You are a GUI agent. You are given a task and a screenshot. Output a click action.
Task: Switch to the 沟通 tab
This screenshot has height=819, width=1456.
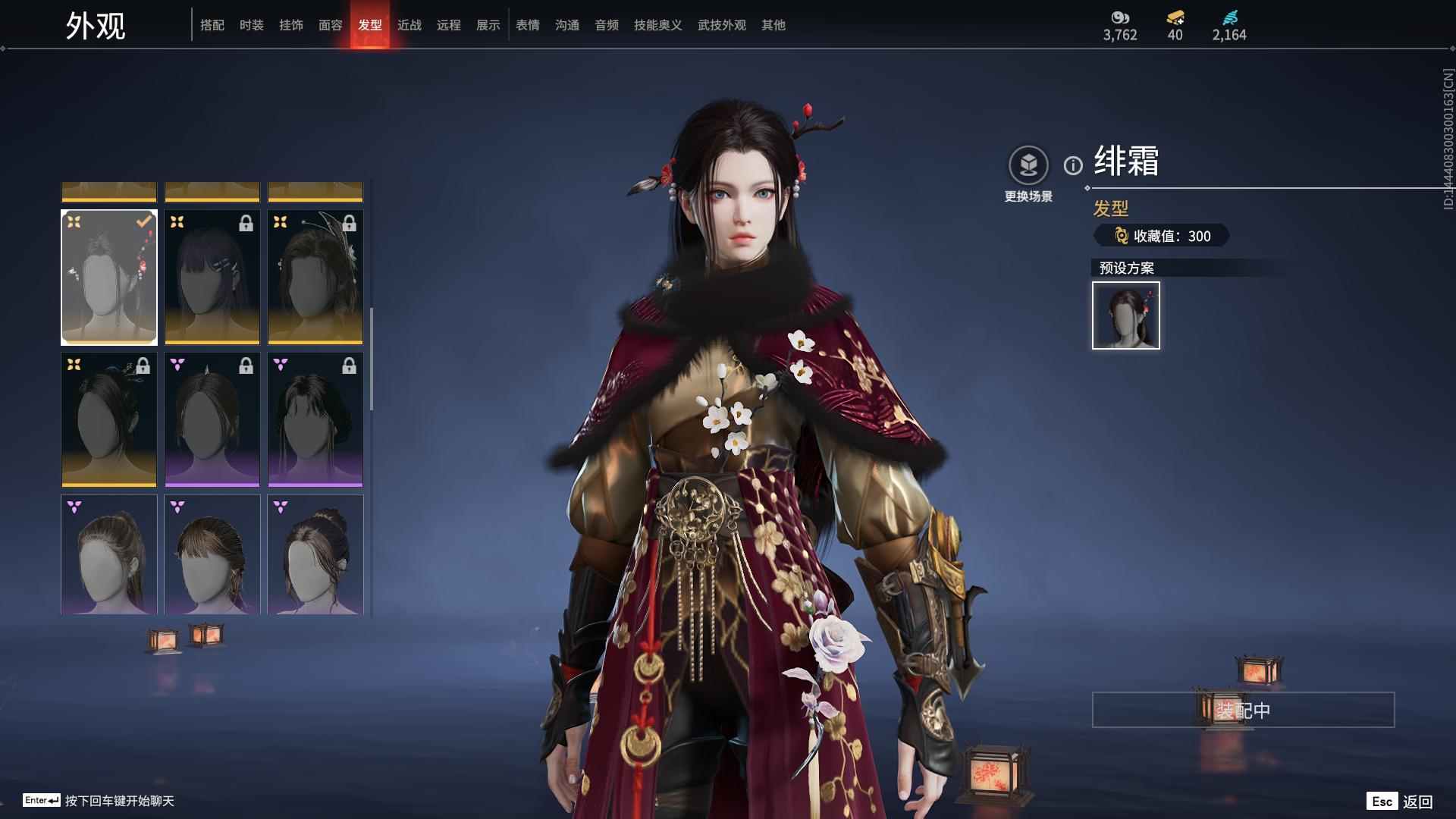567,25
